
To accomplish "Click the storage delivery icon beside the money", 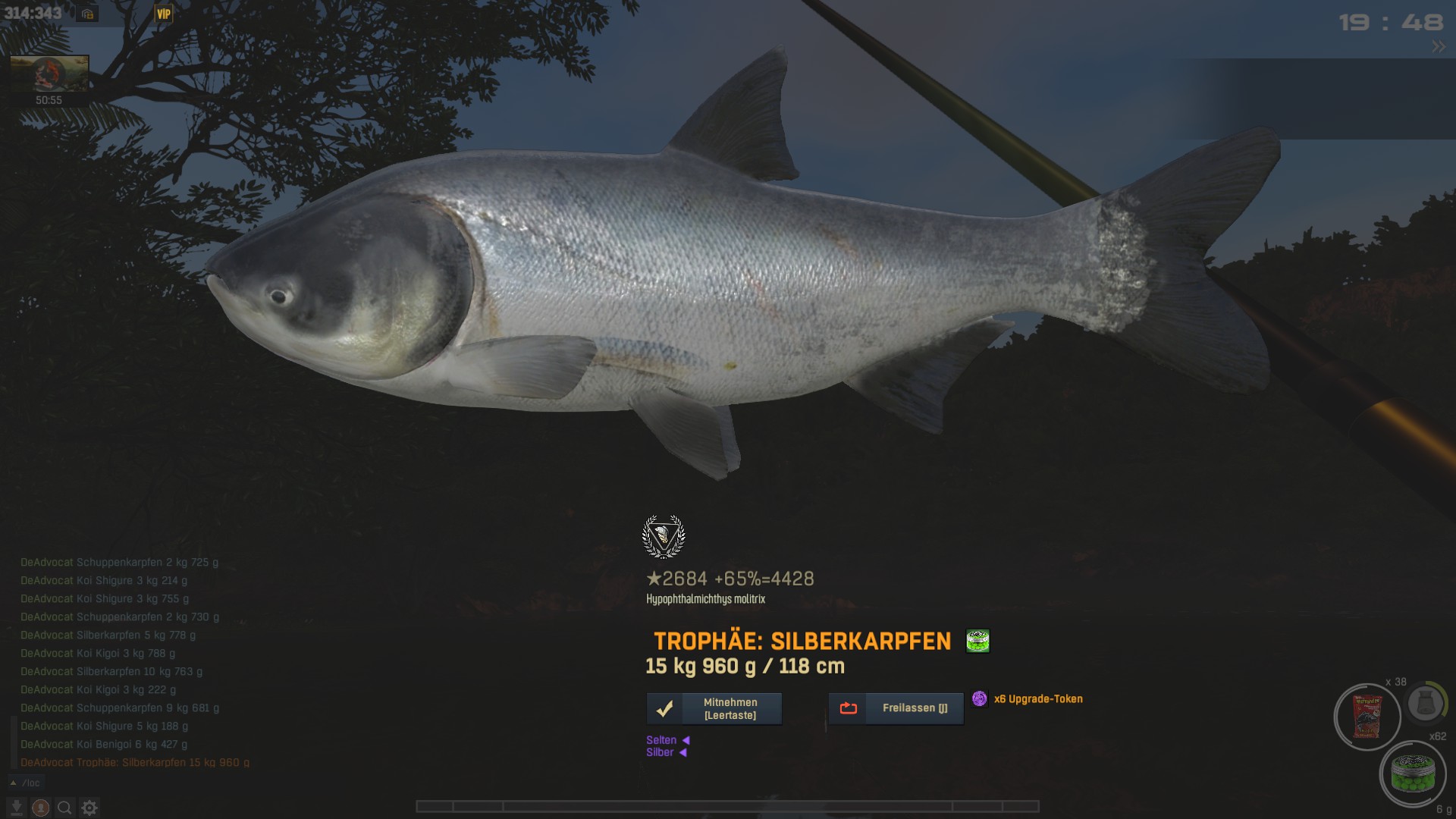I will click(x=87, y=14).
